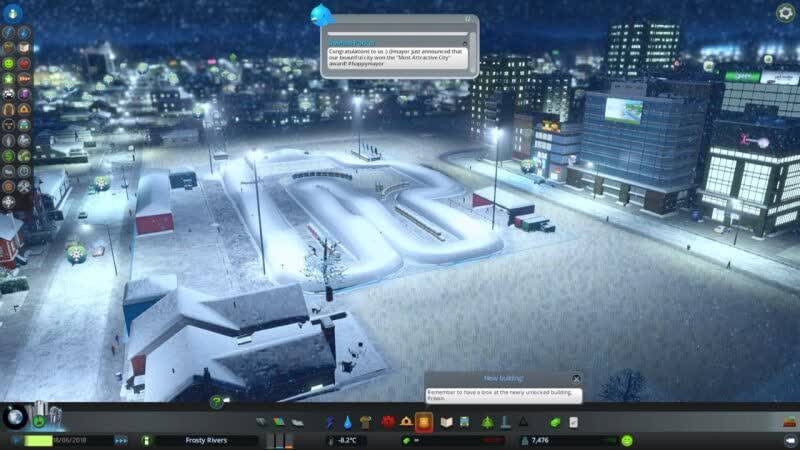Viewport: 800px width, 450px height.
Task: Select the Water and Sewage category
Action: [x=348, y=422]
